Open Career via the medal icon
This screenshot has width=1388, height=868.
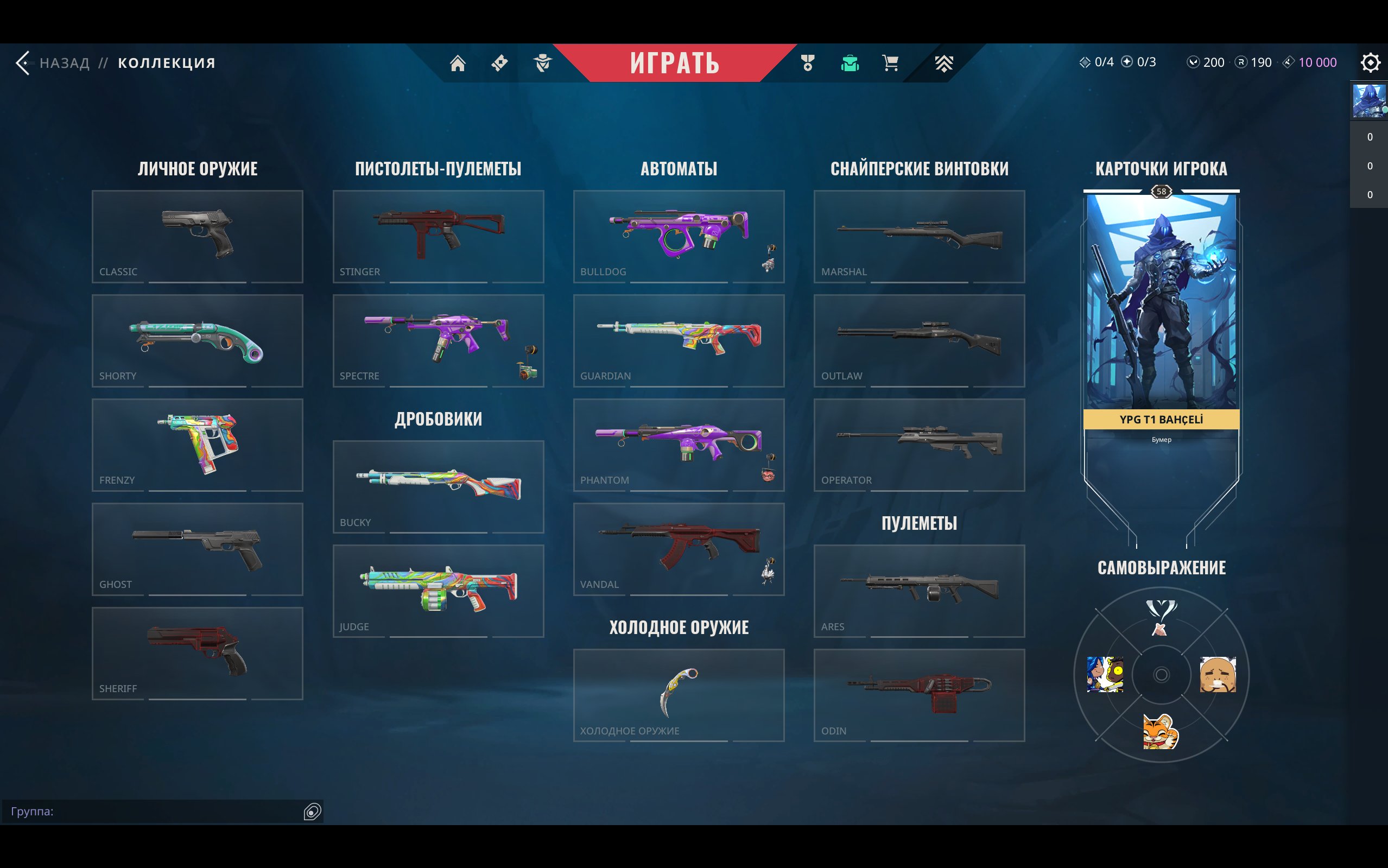[807, 63]
